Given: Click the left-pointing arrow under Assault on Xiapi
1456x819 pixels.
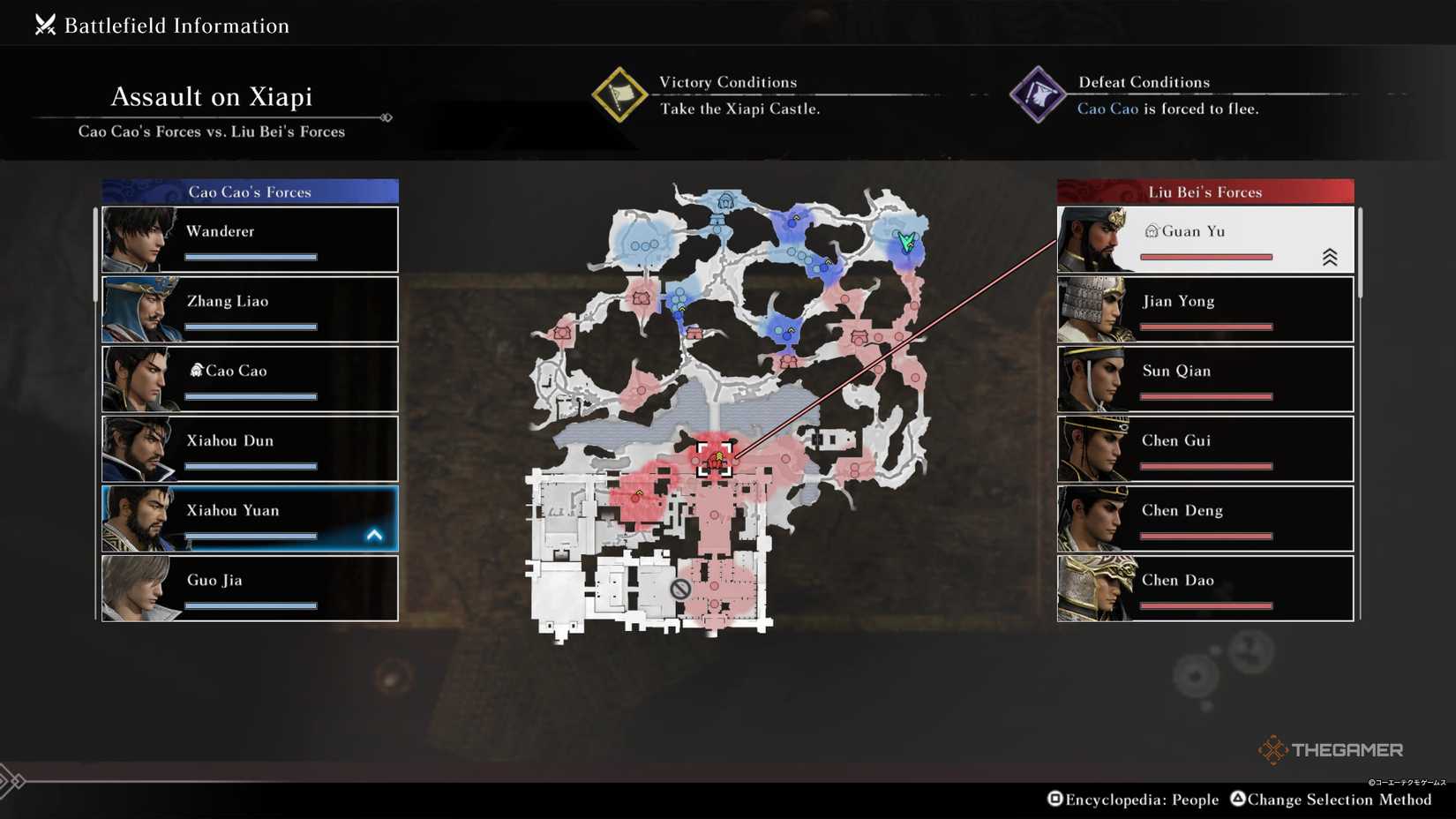Looking at the screenshot, I should tap(386, 116).
